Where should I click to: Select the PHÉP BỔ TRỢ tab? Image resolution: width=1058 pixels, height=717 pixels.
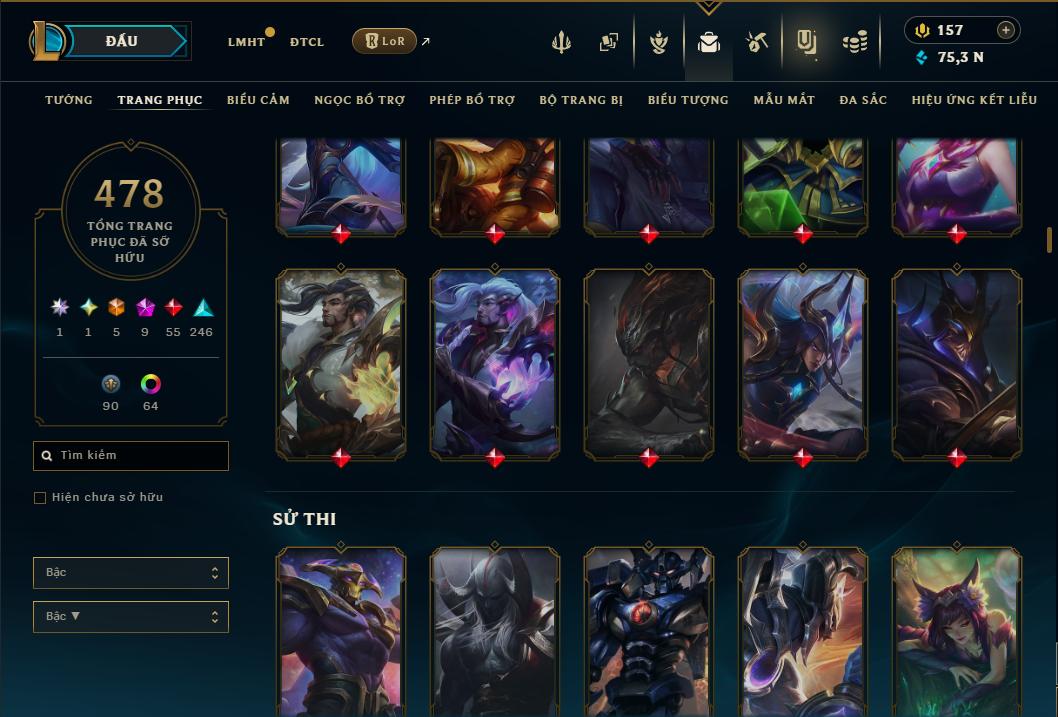click(x=472, y=100)
